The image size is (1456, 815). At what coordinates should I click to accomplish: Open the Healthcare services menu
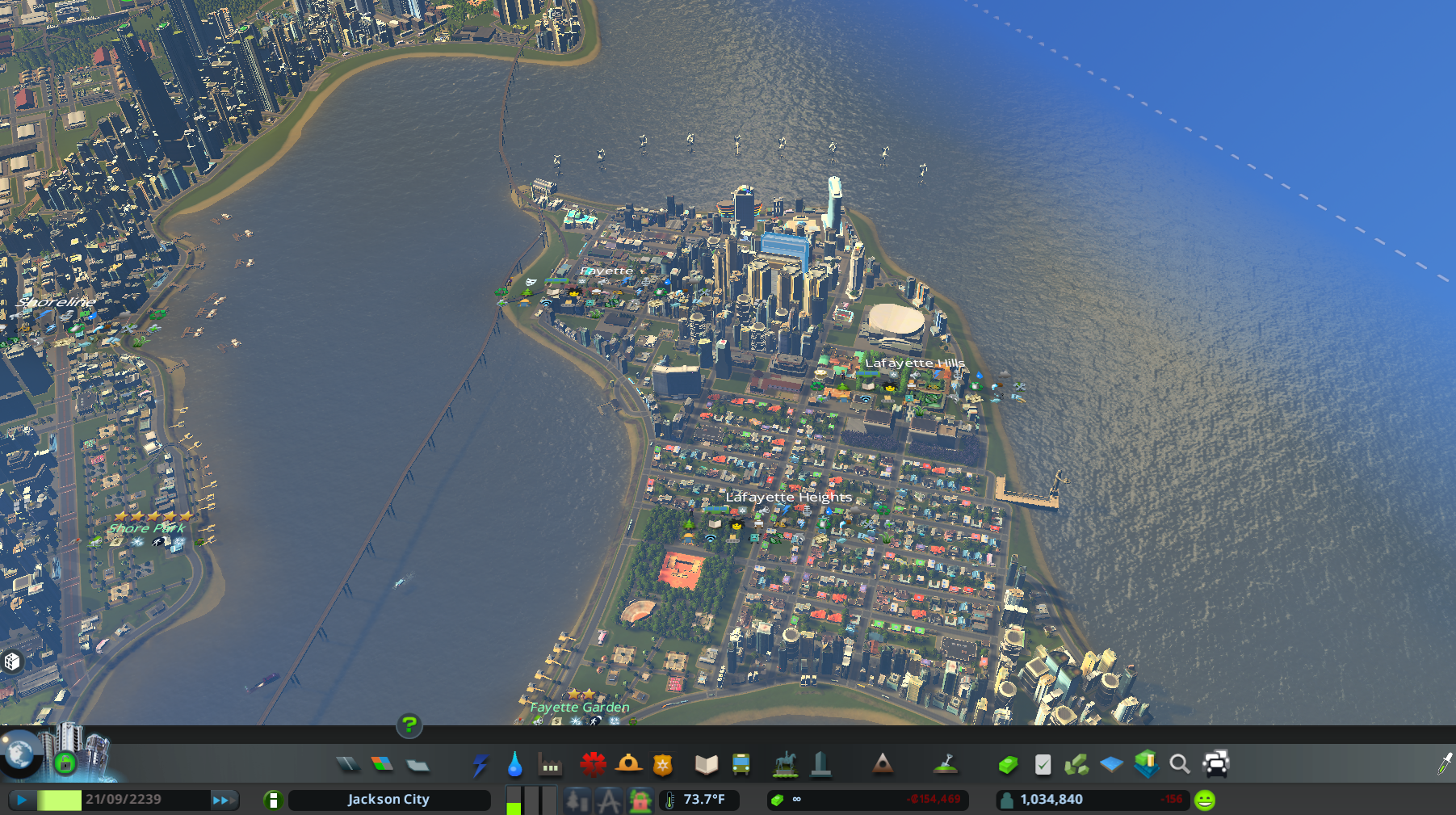click(594, 762)
